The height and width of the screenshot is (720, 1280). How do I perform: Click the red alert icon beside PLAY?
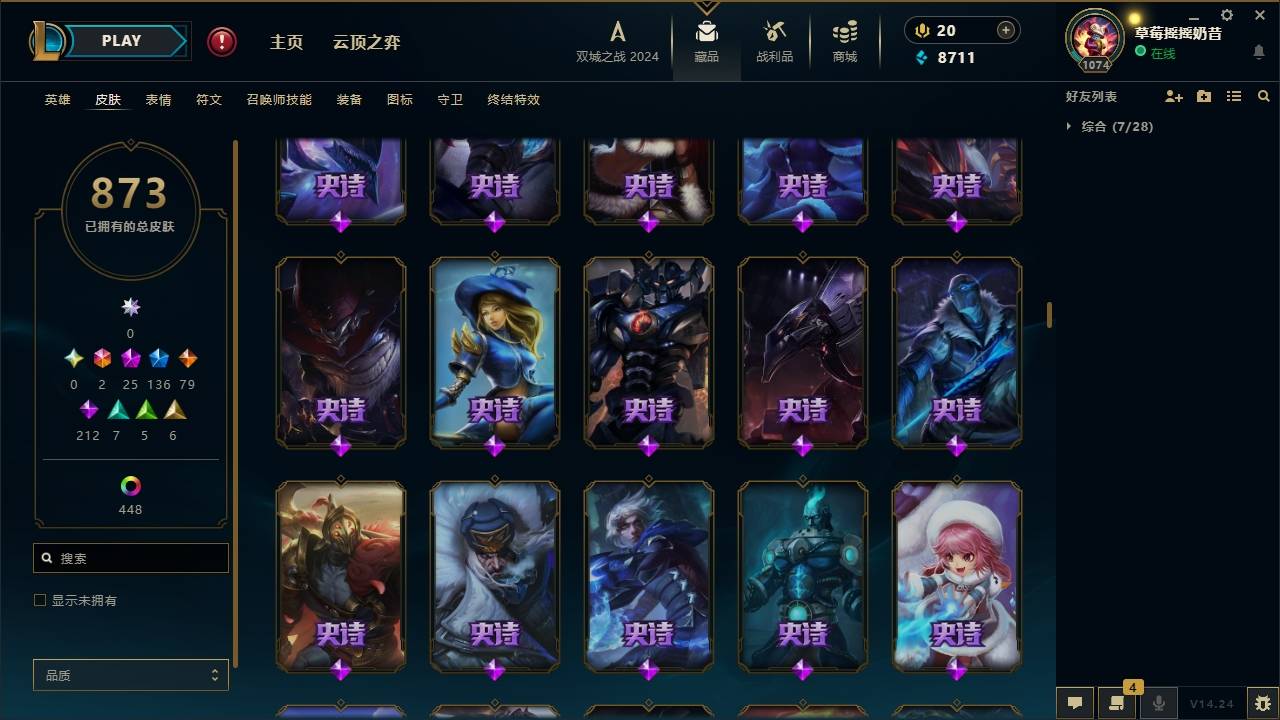pyautogui.click(x=220, y=42)
